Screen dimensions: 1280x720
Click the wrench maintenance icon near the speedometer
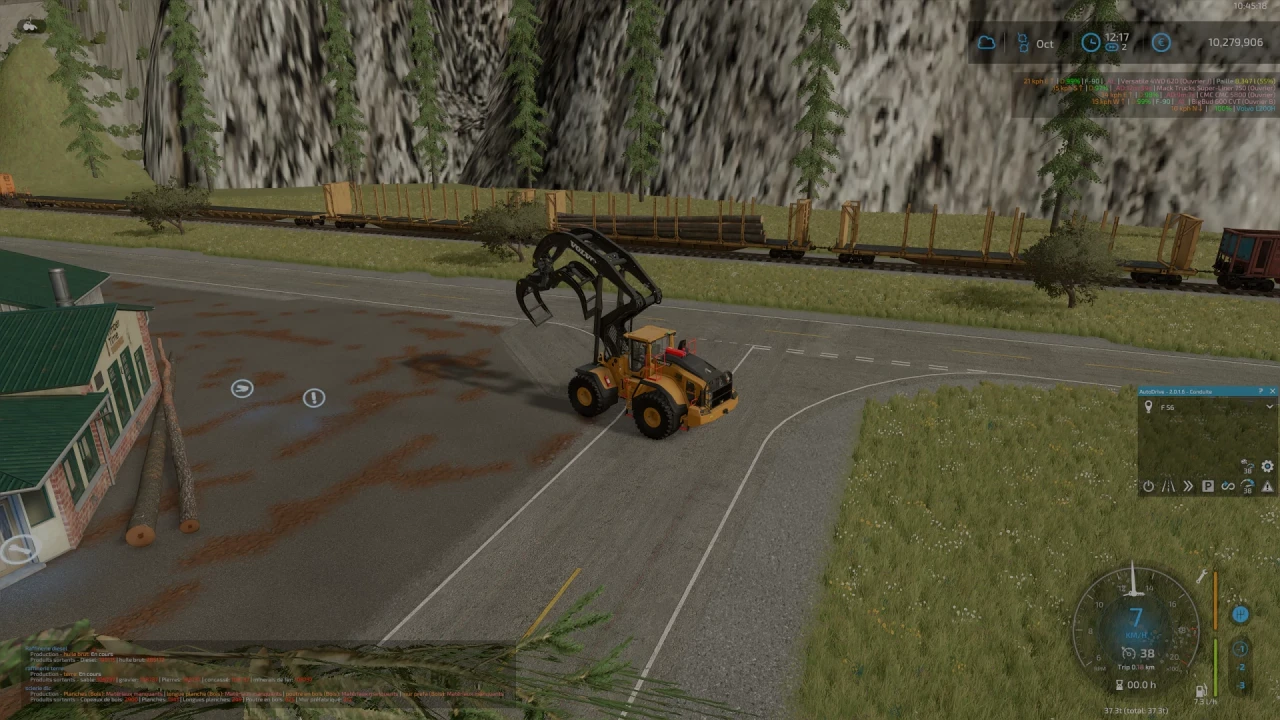coord(1202,576)
